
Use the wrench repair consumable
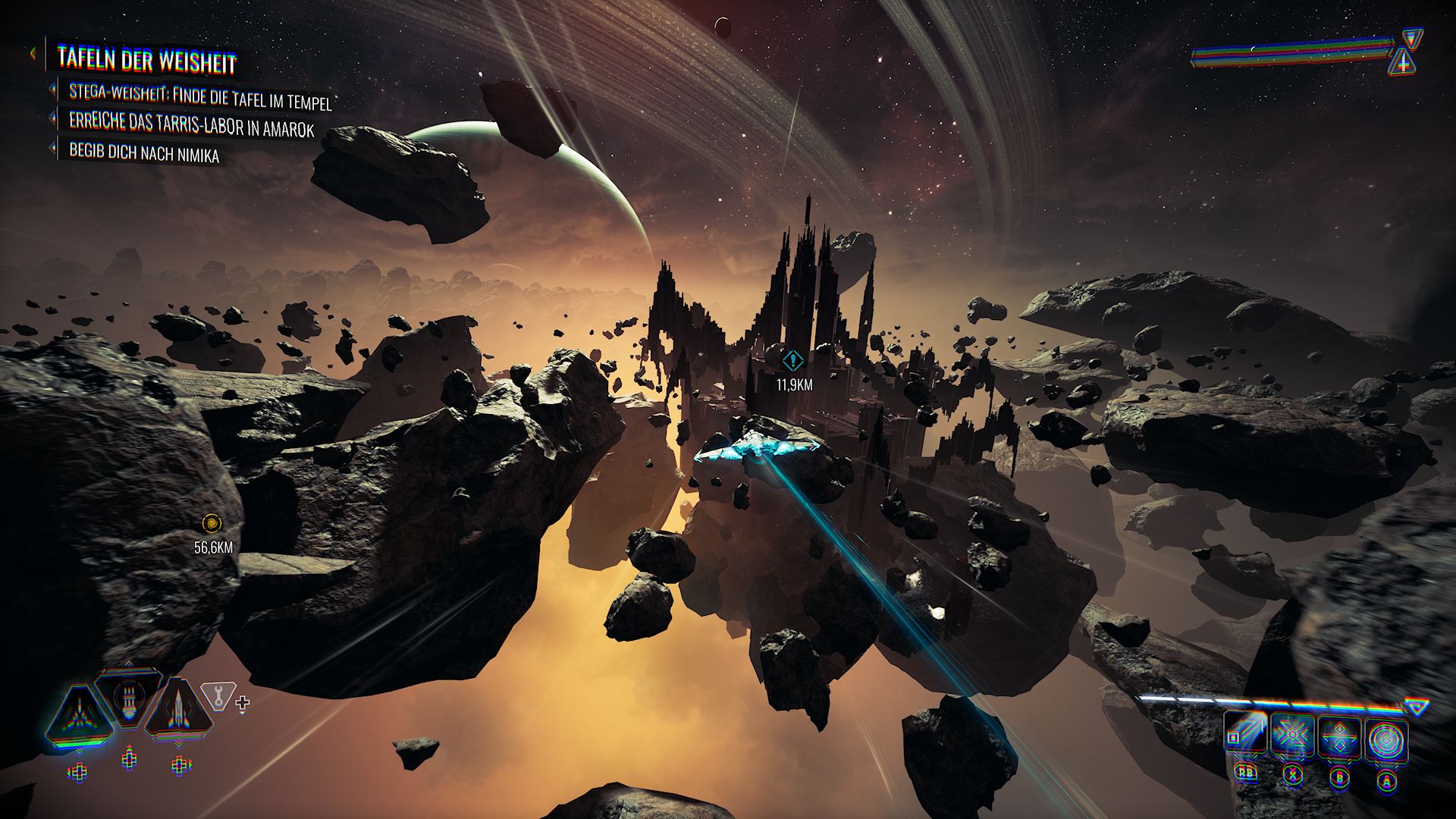(218, 696)
